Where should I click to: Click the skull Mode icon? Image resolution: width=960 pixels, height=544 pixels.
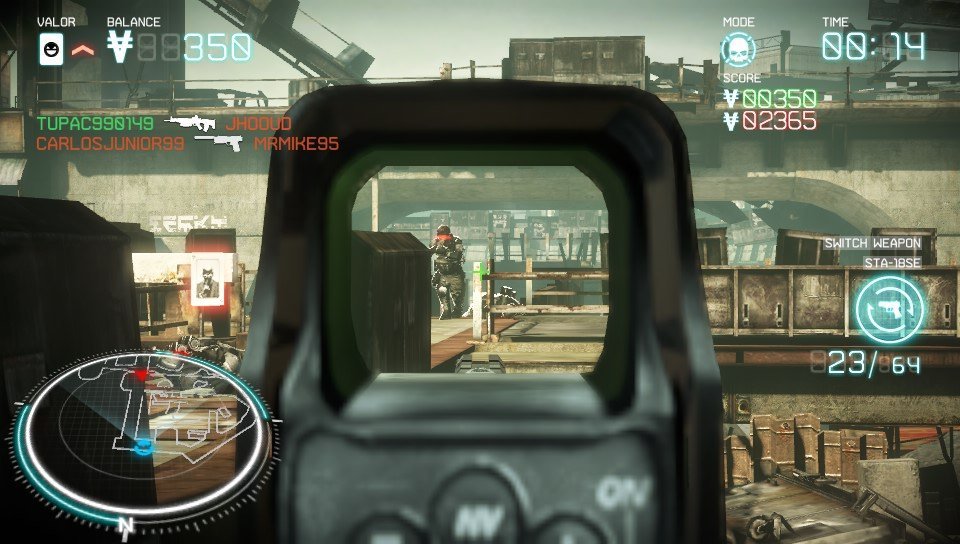coord(741,49)
